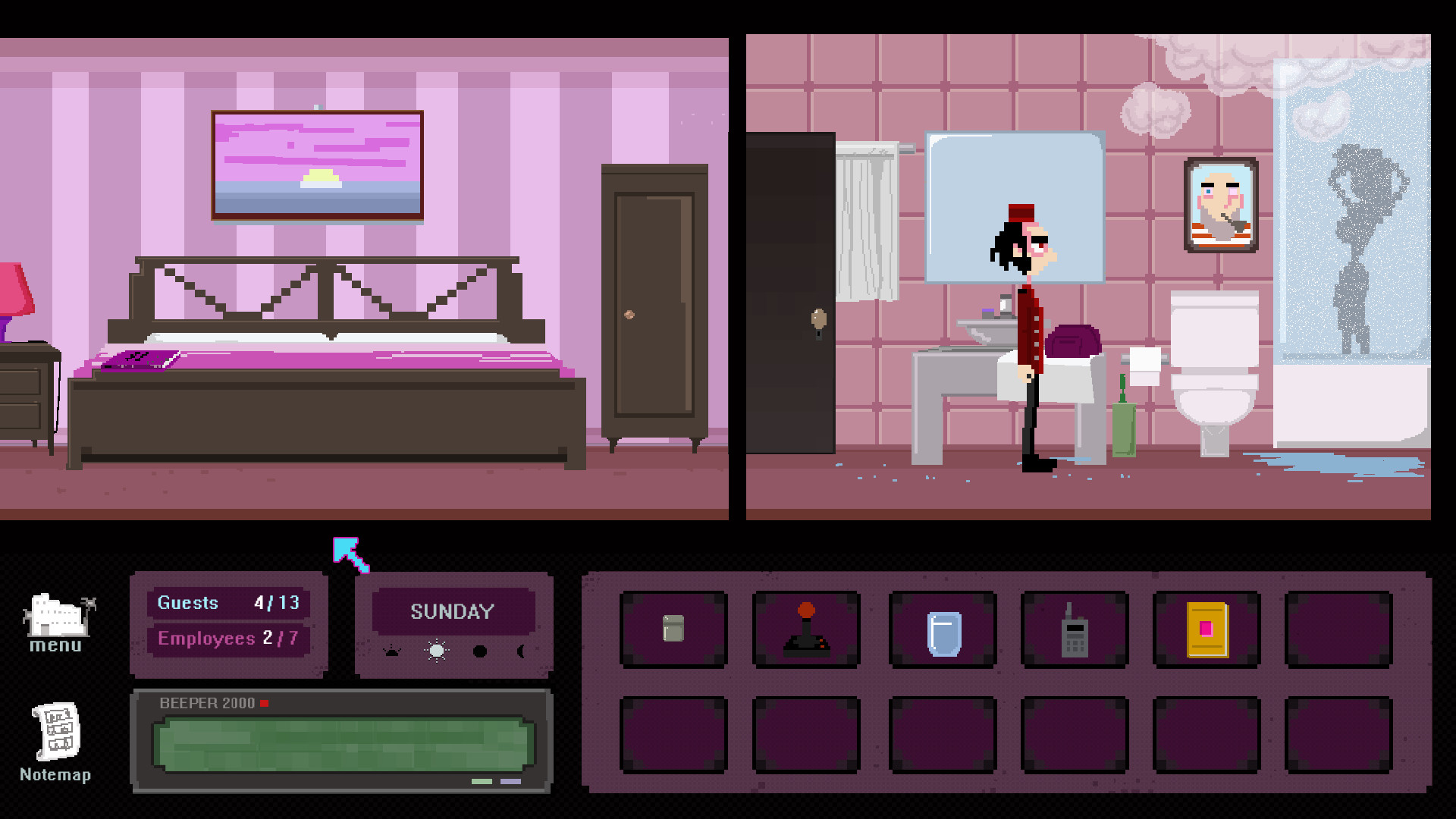Click the SUNDAY day display
The height and width of the screenshot is (819, 1456).
[x=453, y=611]
